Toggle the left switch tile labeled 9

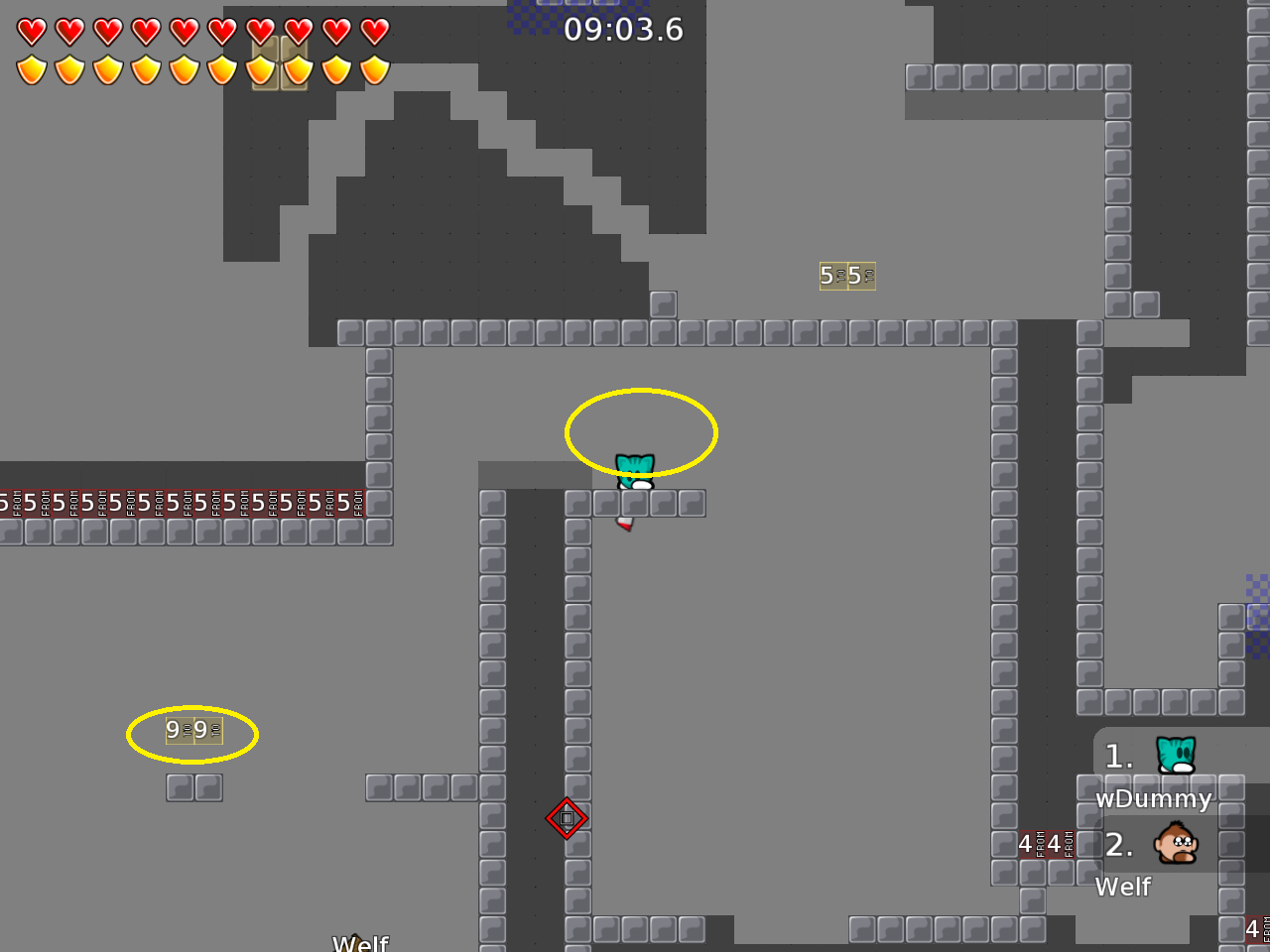[x=193, y=730]
